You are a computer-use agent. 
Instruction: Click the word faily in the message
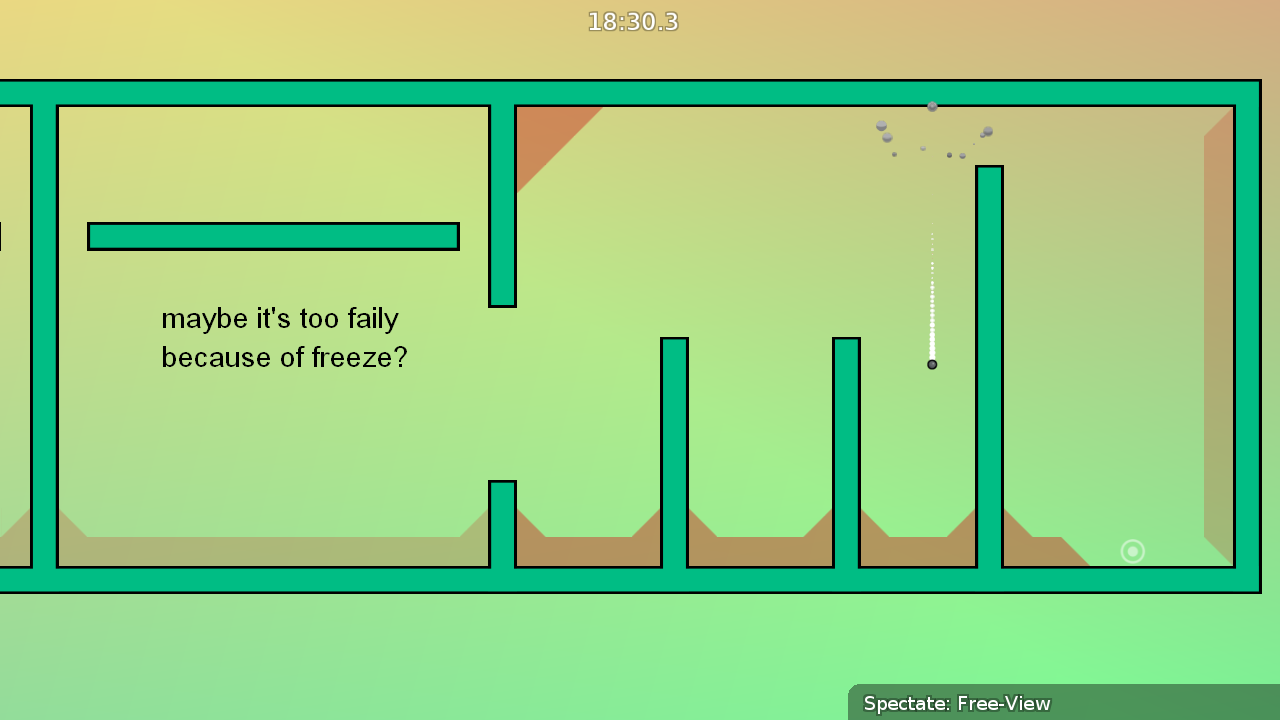point(373,318)
